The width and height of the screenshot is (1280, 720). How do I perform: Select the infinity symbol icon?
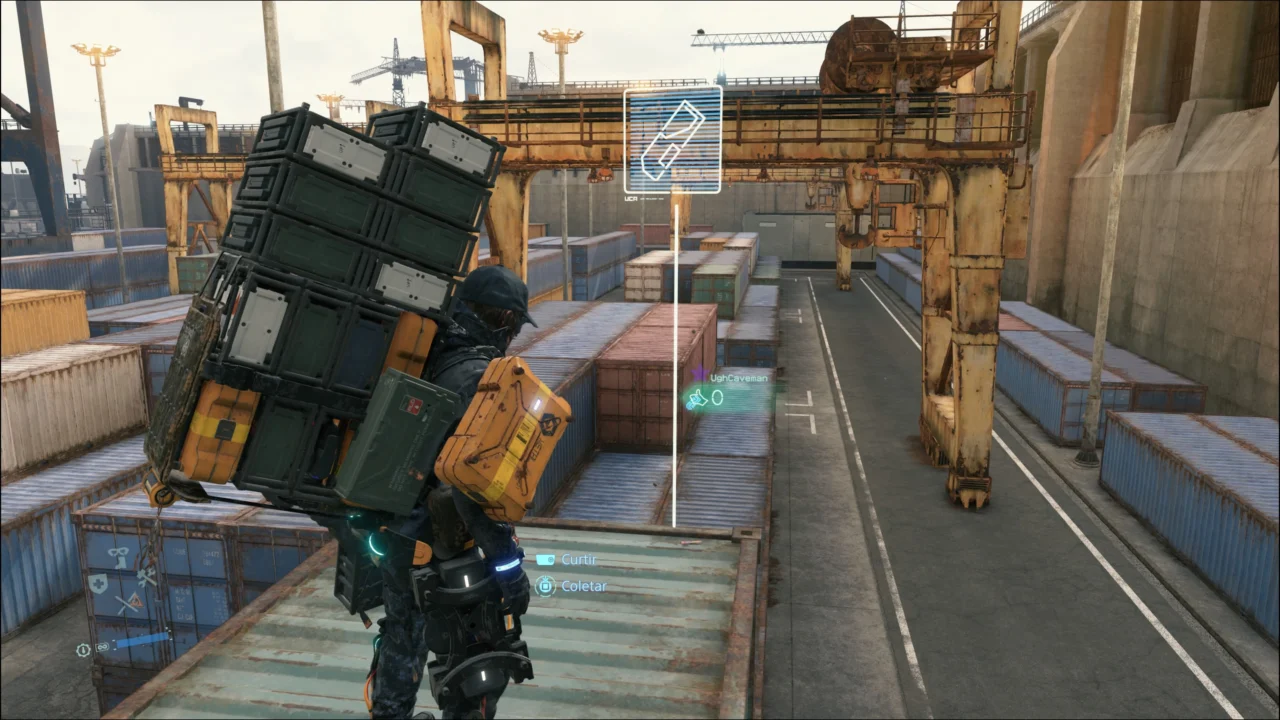[101, 649]
